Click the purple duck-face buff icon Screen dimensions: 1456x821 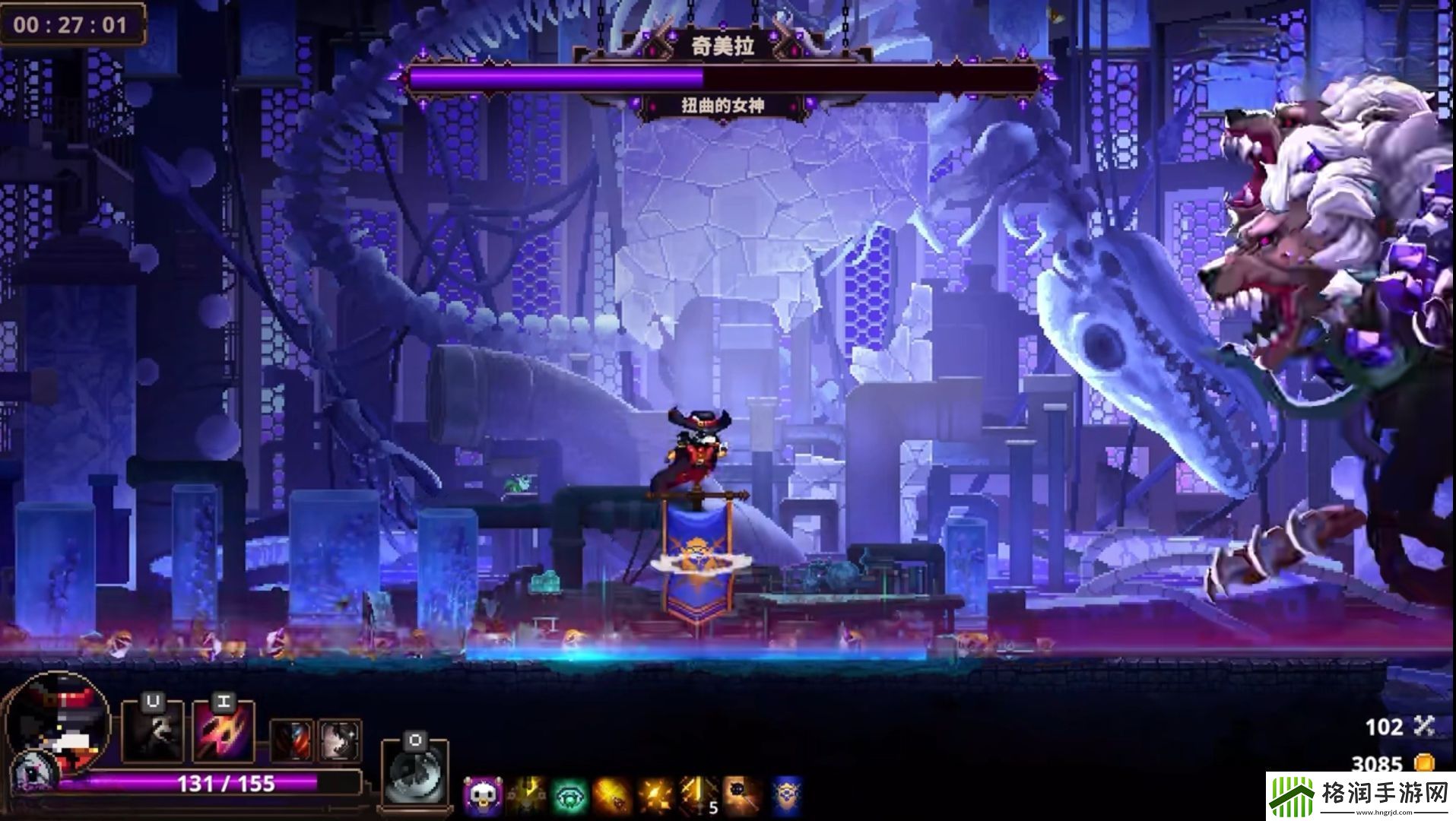(x=482, y=796)
